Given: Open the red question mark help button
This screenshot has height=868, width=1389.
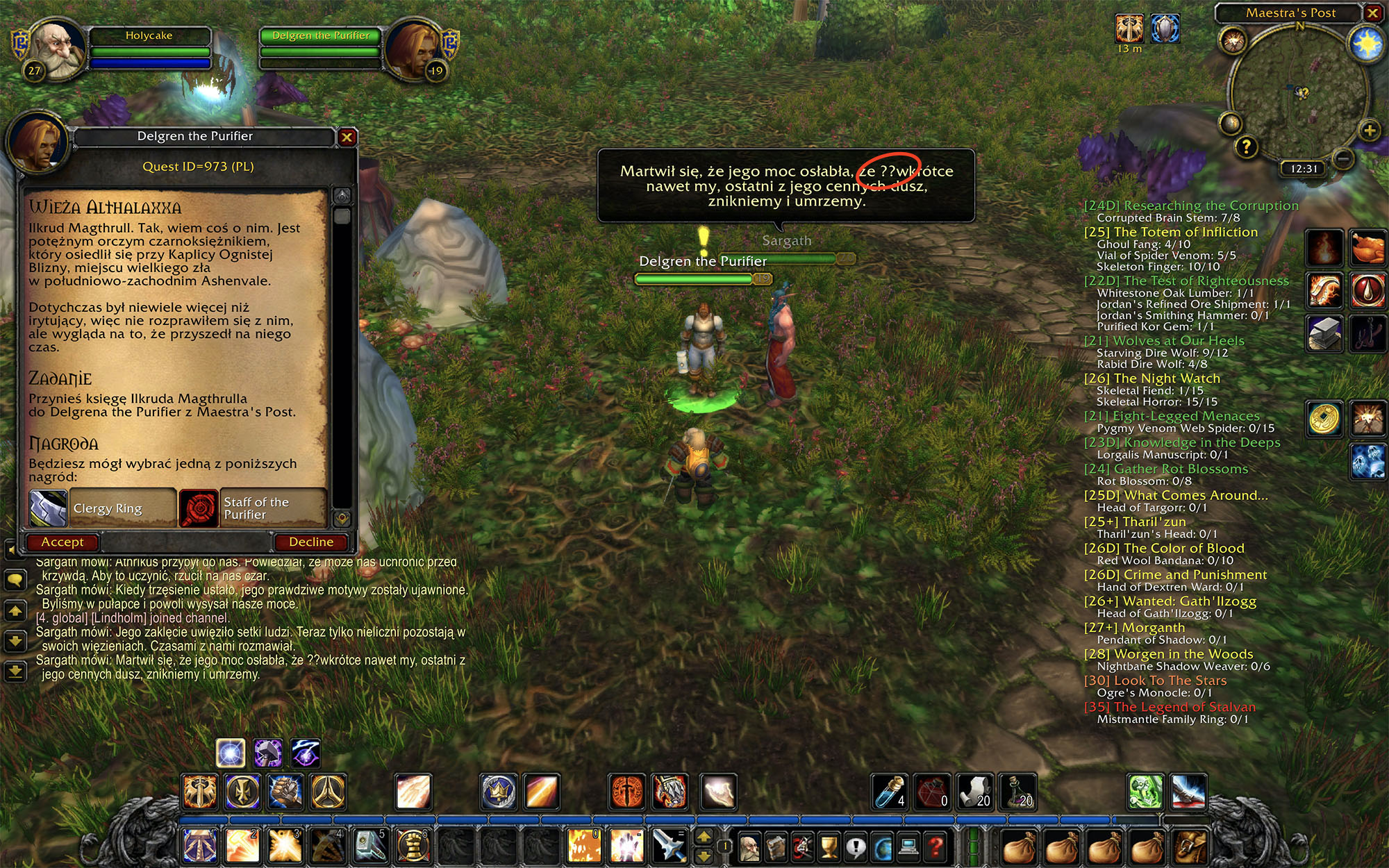Looking at the screenshot, I should click(x=935, y=846).
